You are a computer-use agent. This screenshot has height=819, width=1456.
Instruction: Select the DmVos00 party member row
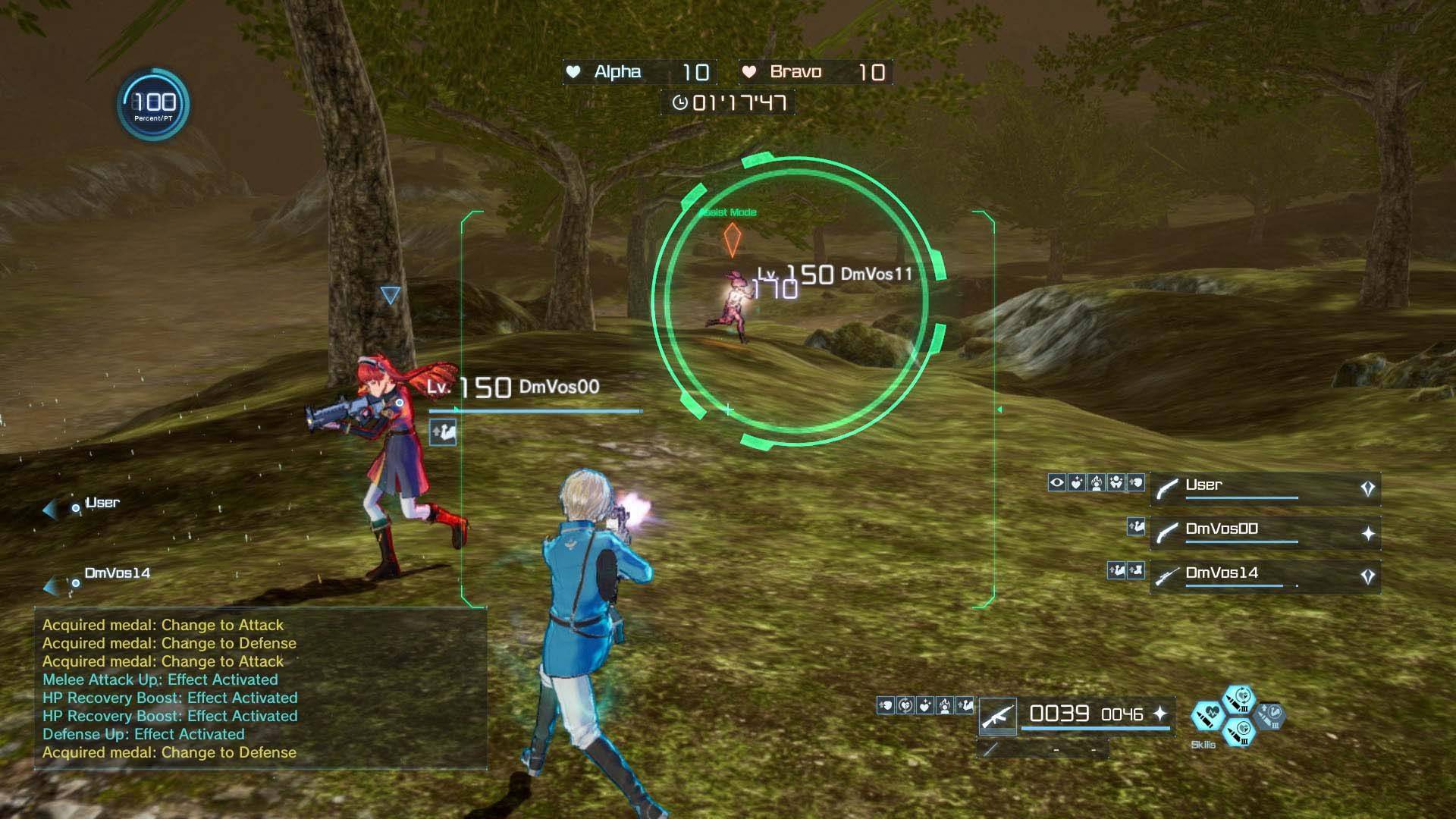coord(1264,532)
